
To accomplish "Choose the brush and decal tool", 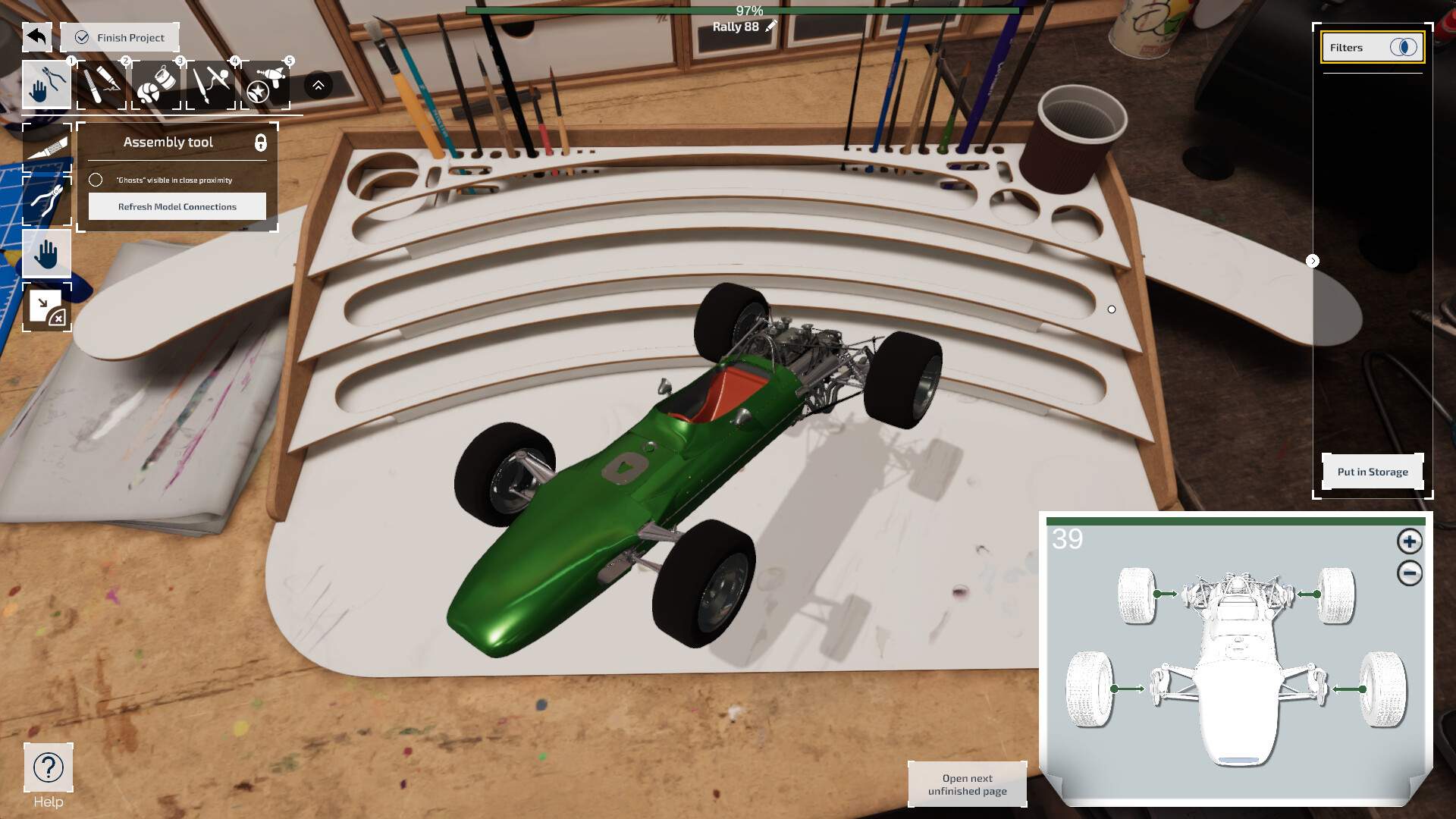I will (210, 83).
